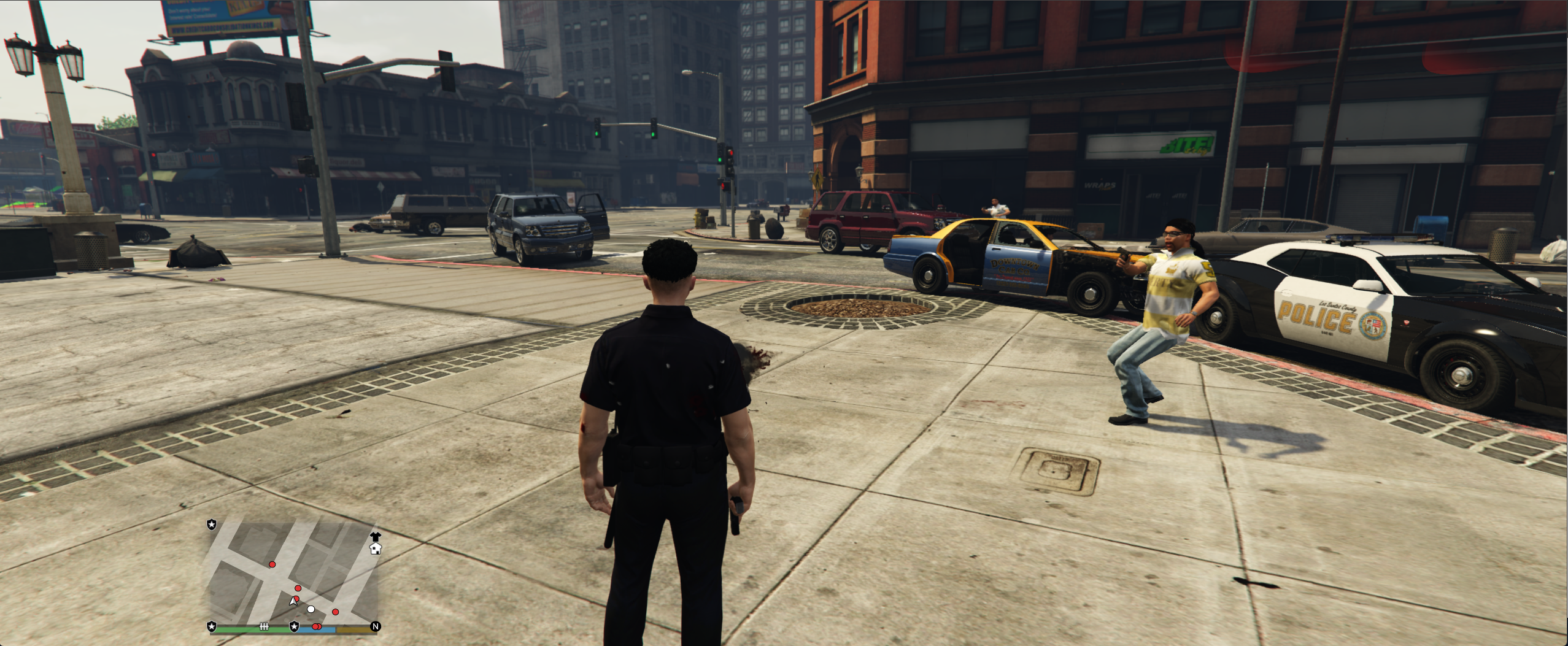Select the white house safehouse blip
This screenshot has width=1568, height=646.
(376, 548)
